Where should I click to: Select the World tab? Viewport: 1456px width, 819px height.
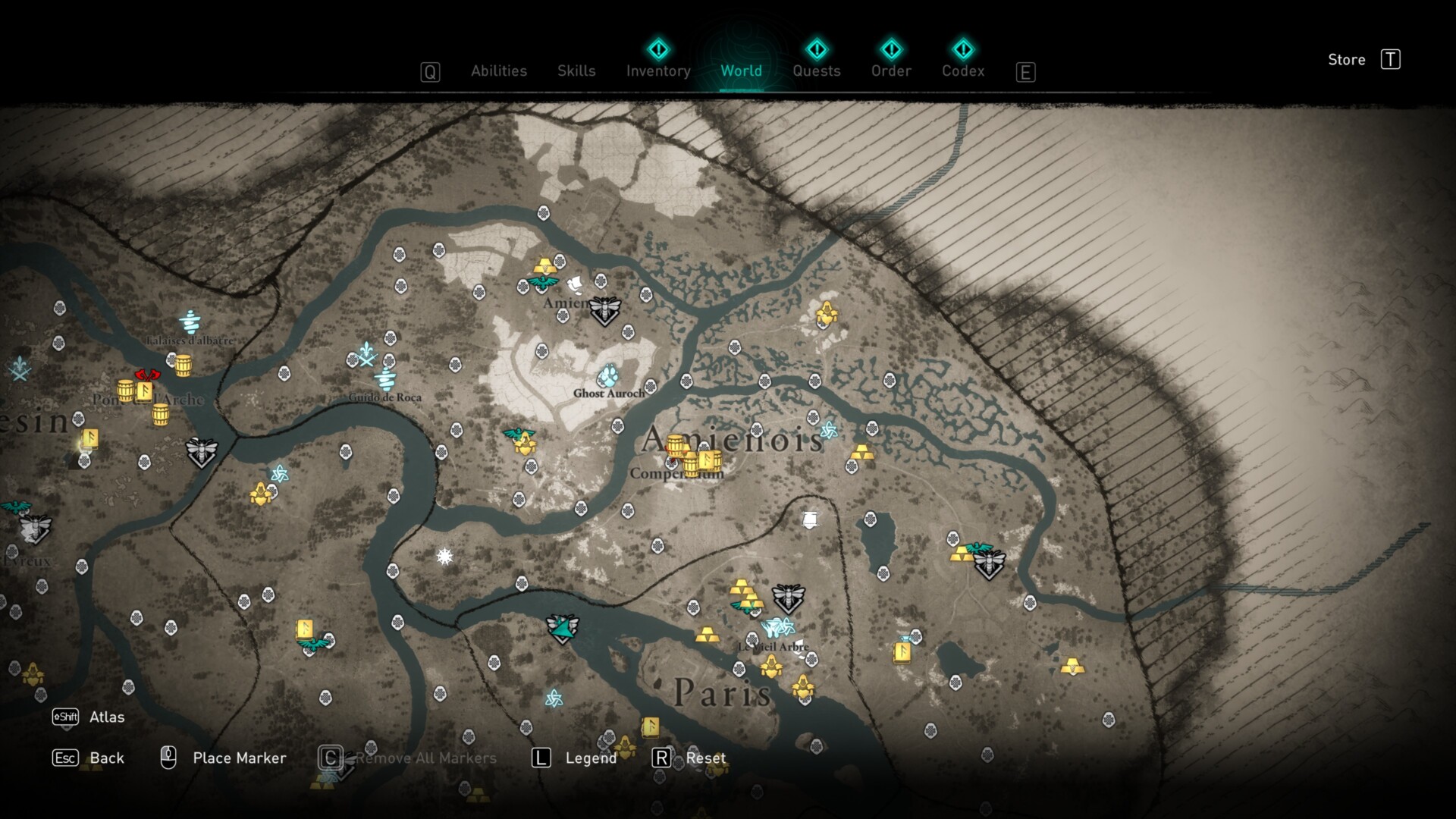[x=741, y=71]
